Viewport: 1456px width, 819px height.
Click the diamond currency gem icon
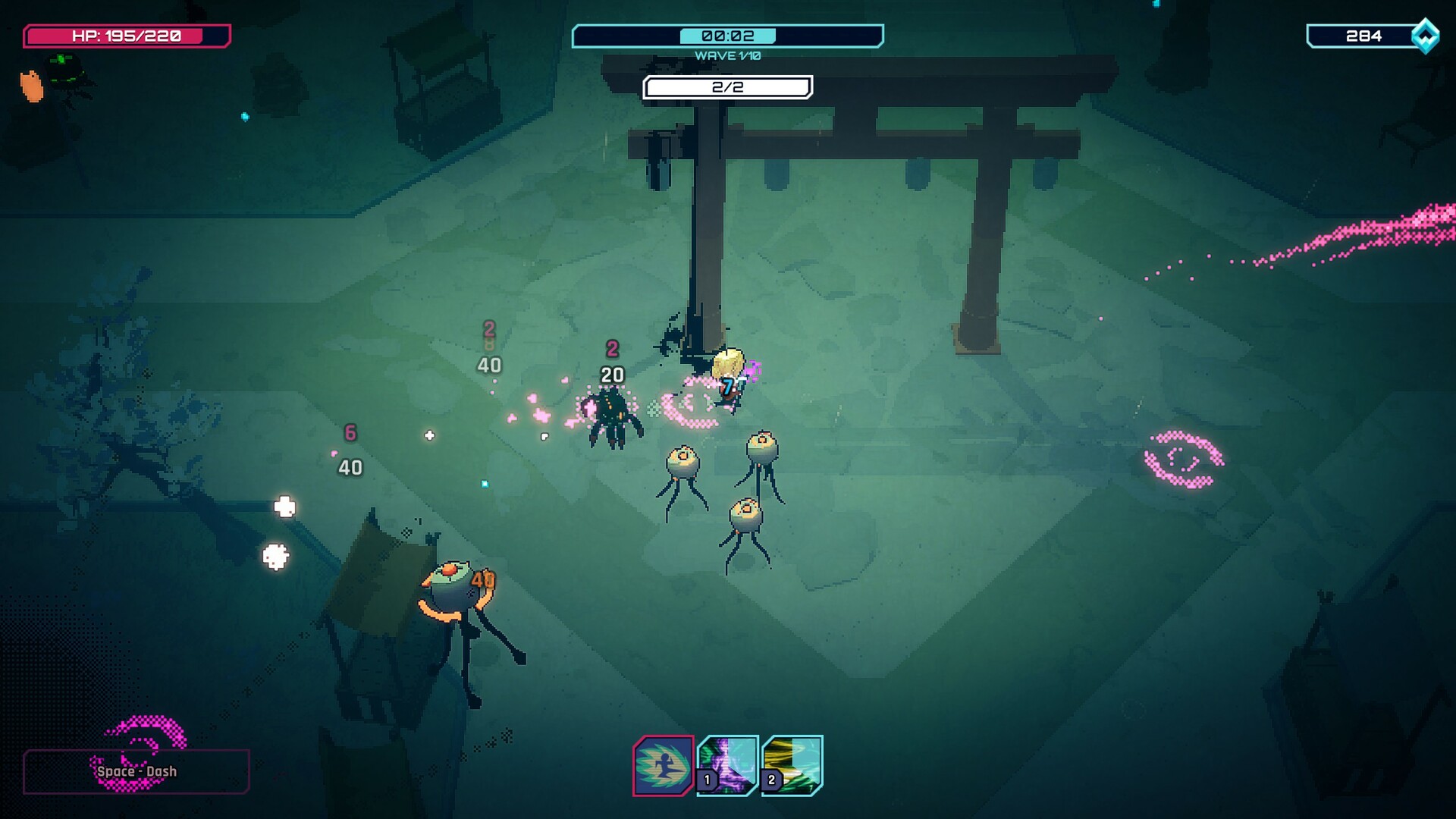pyautogui.click(x=1424, y=35)
